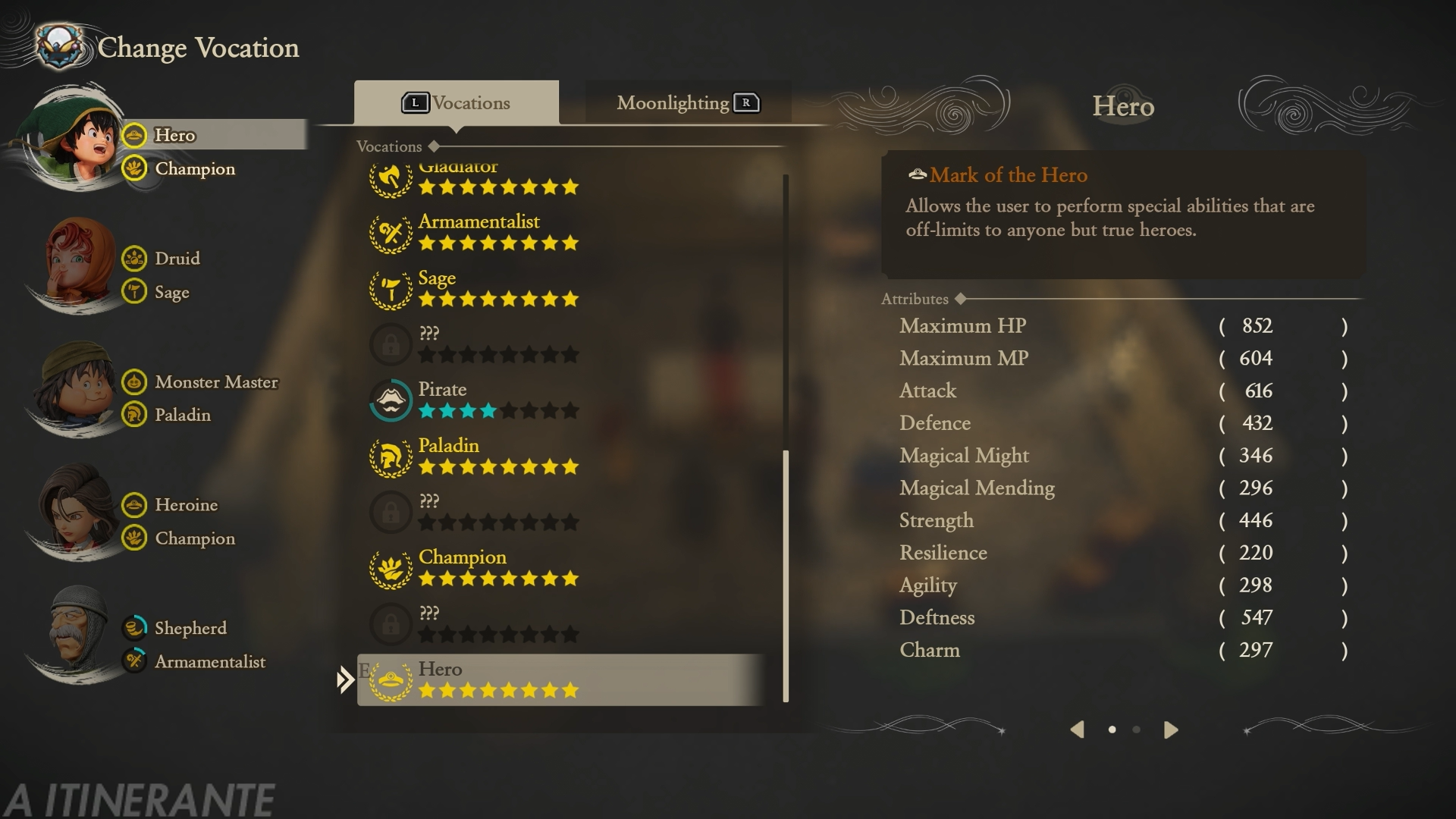Select the Armamentalist vocation in the list
Image resolution: width=1456 pixels, height=819 pixels.
pos(479,232)
